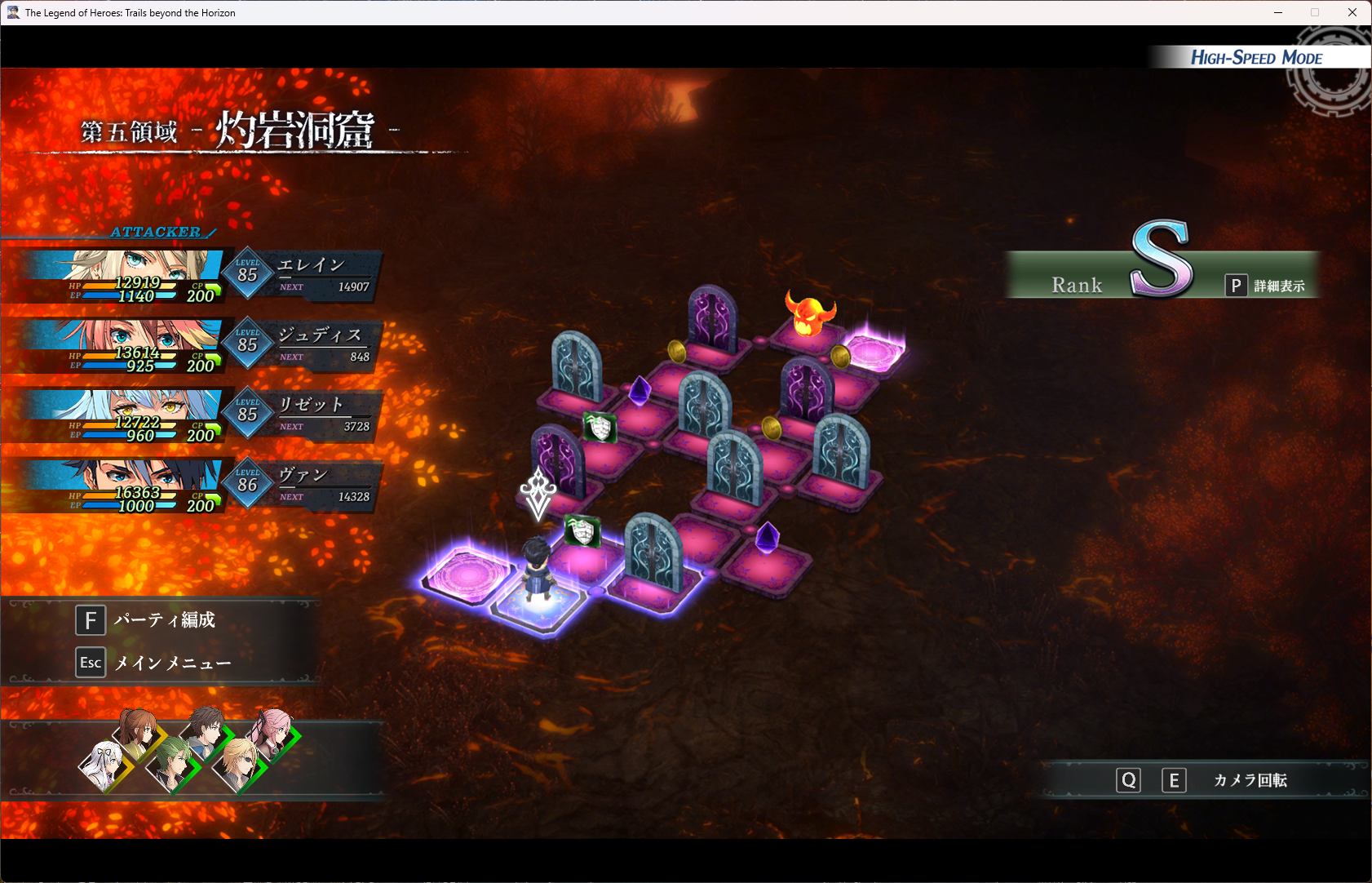1372x883 pixels.
Task: Pick Van's party status panel
Action: [196, 486]
